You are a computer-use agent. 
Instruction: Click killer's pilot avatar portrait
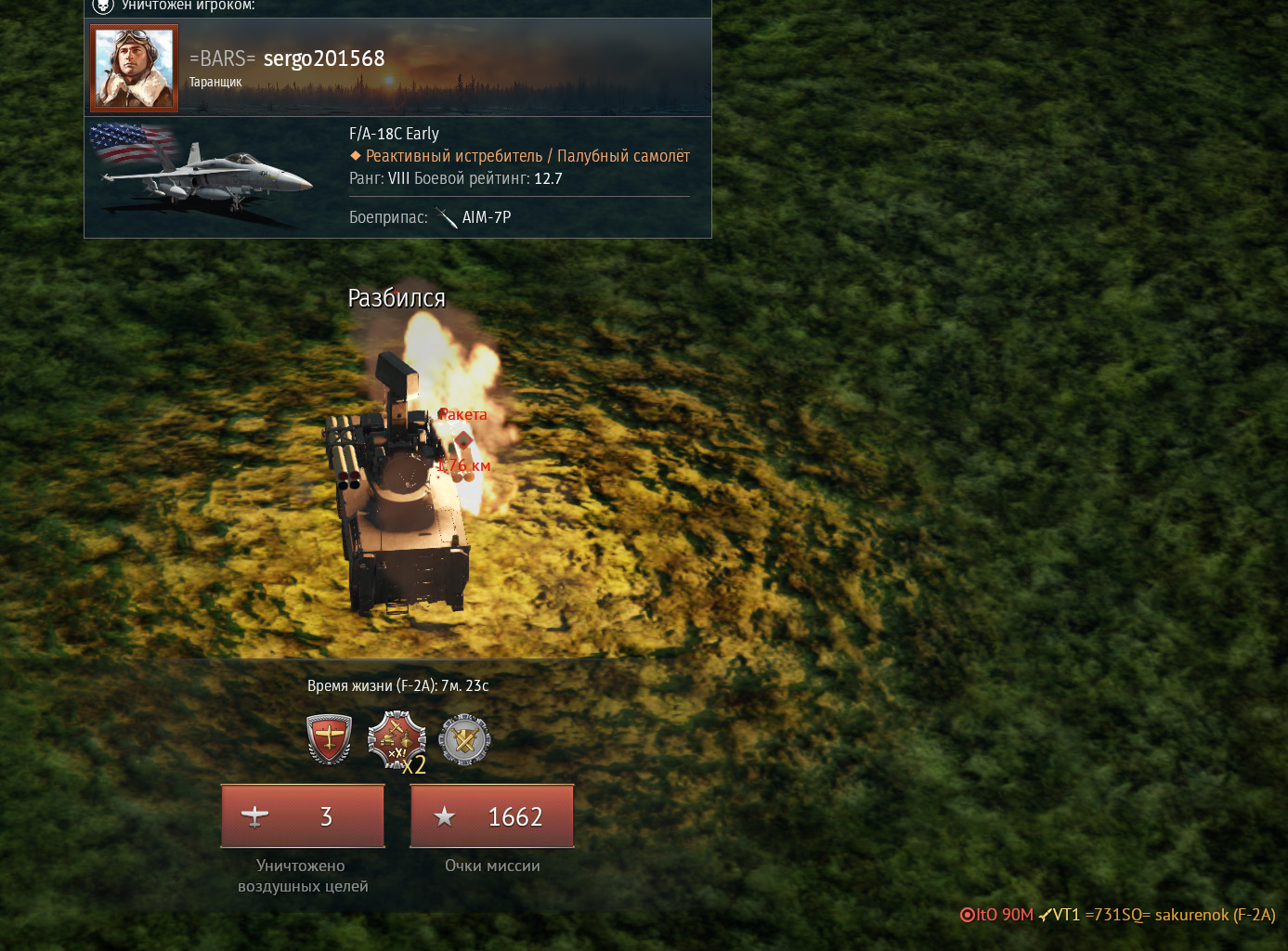point(134,68)
